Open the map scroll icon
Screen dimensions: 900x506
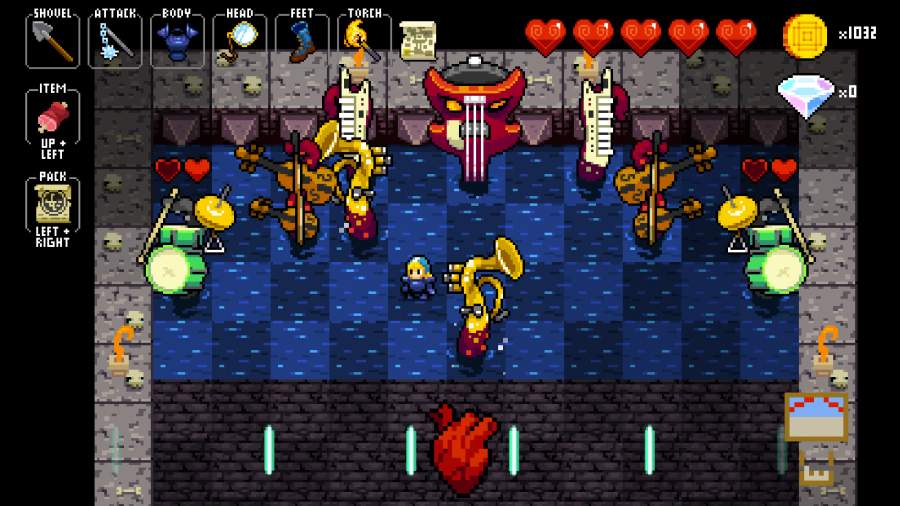pos(418,40)
